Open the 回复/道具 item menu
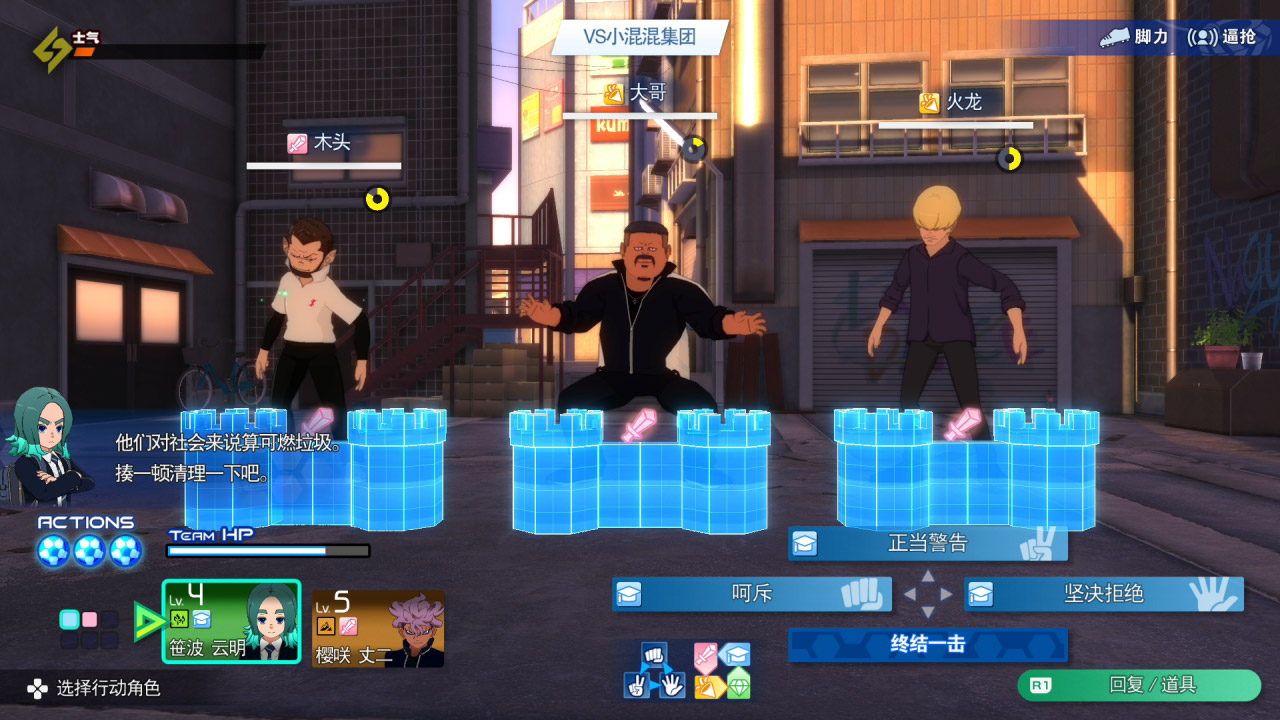This screenshot has height=720, width=1280. click(x=1139, y=685)
